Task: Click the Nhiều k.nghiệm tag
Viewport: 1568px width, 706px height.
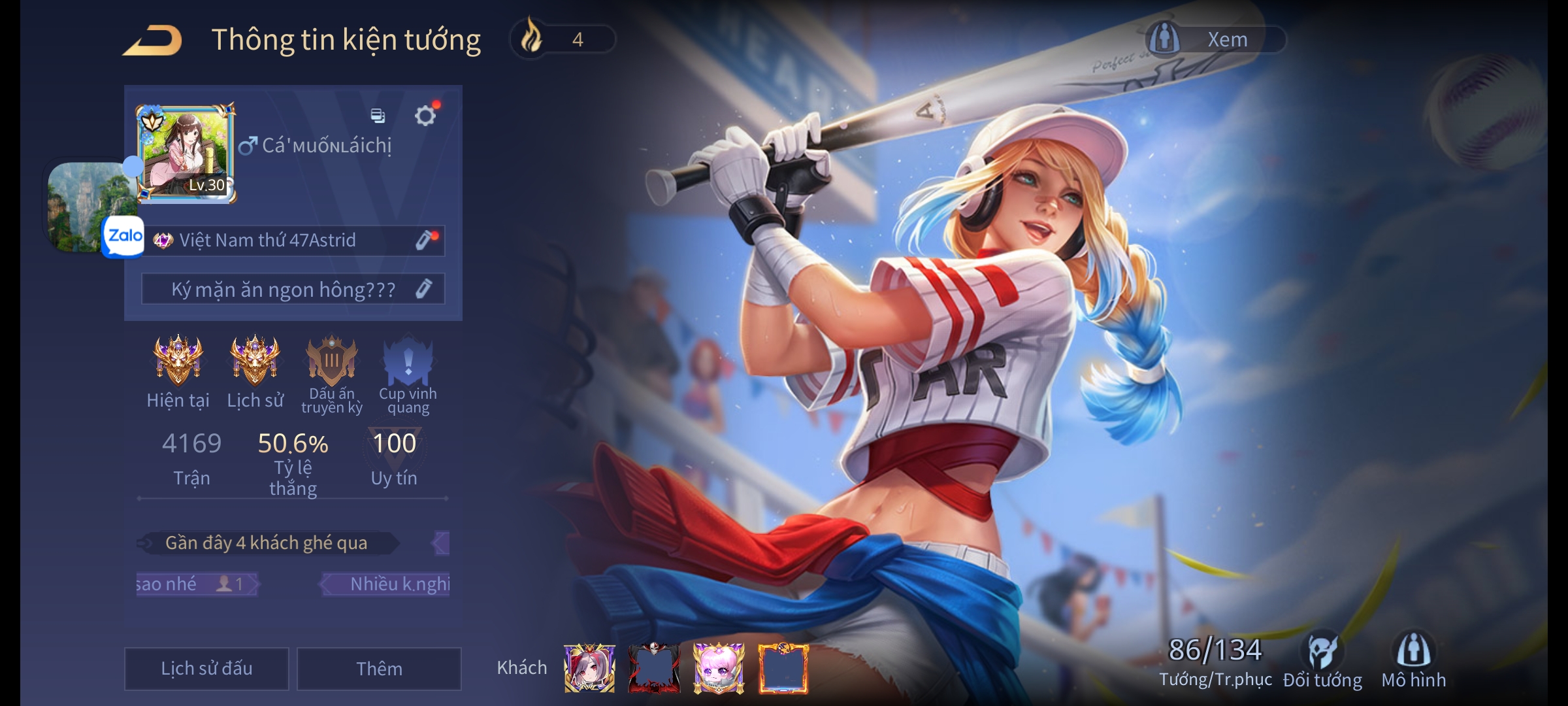Action: [x=399, y=584]
